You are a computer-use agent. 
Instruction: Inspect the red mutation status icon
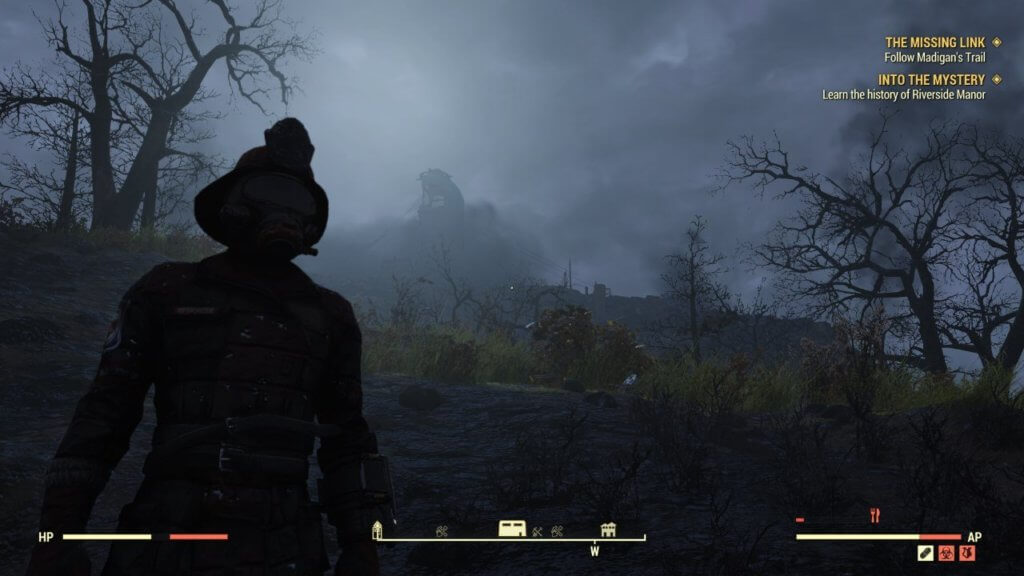coord(967,552)
